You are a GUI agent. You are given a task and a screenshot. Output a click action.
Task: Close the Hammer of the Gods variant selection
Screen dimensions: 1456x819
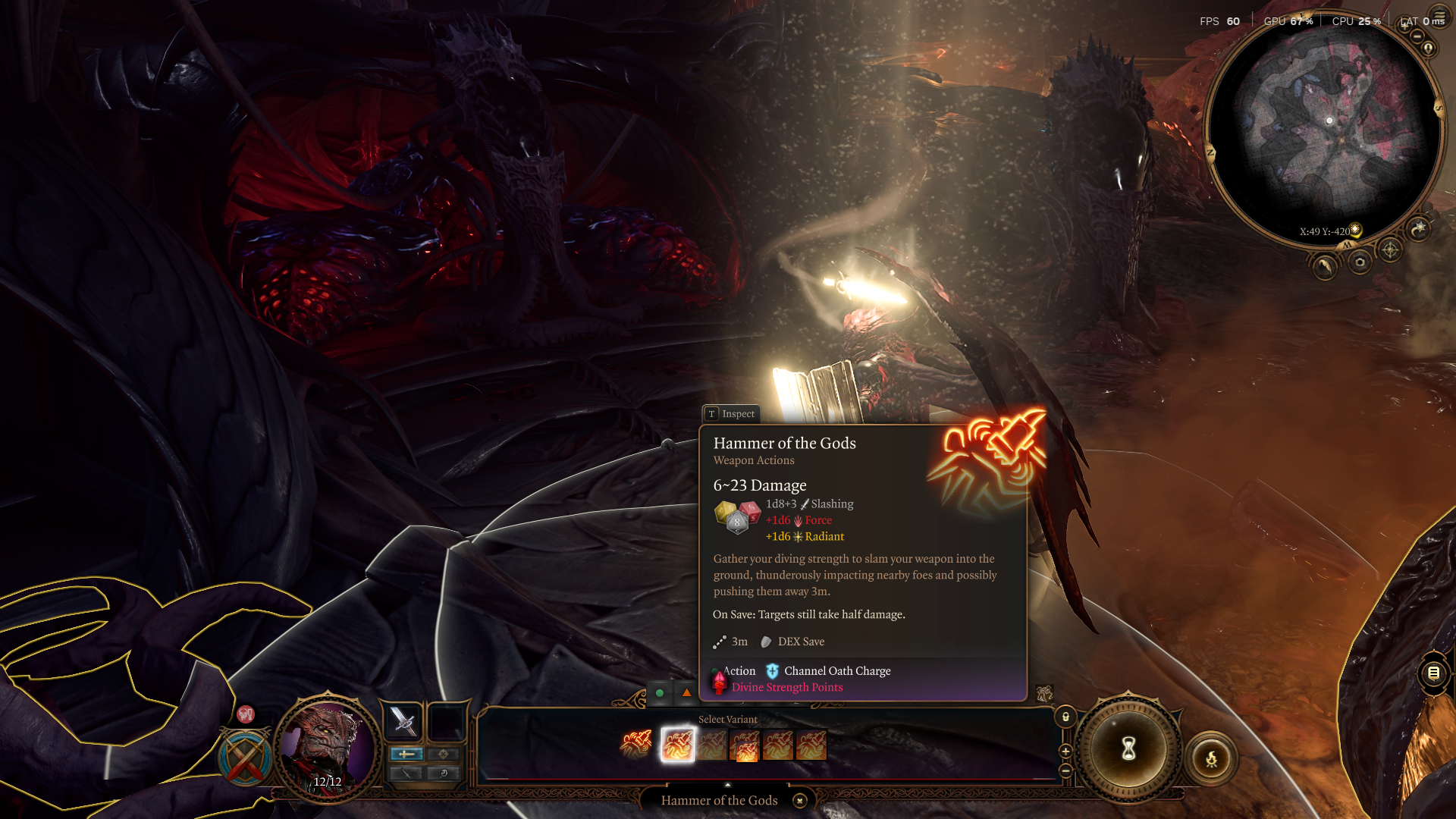799,801
